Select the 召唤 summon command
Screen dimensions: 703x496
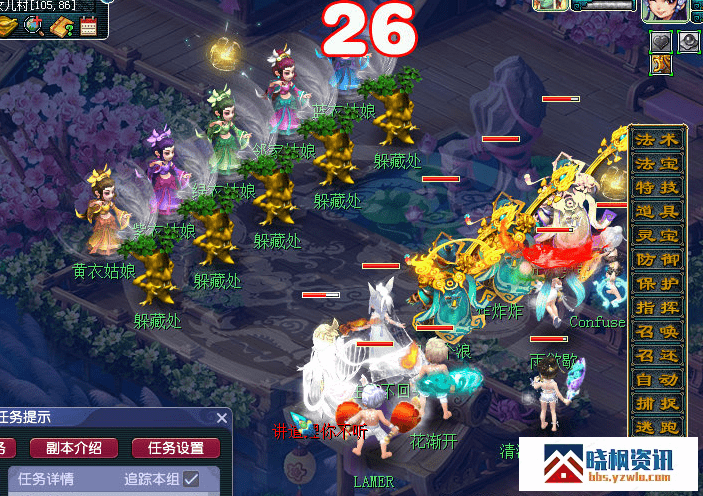657,331
